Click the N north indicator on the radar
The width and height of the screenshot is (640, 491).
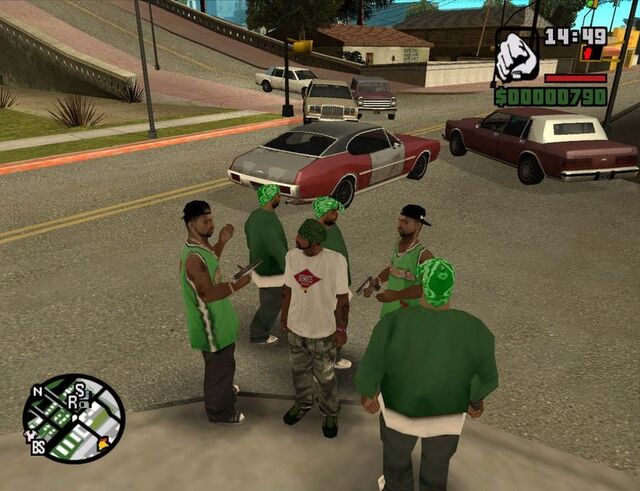(x=37, y=391)
